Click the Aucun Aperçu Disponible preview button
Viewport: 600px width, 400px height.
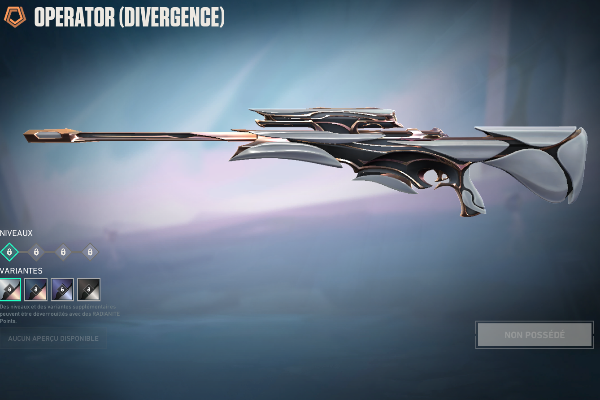click(x=53, y=339)
